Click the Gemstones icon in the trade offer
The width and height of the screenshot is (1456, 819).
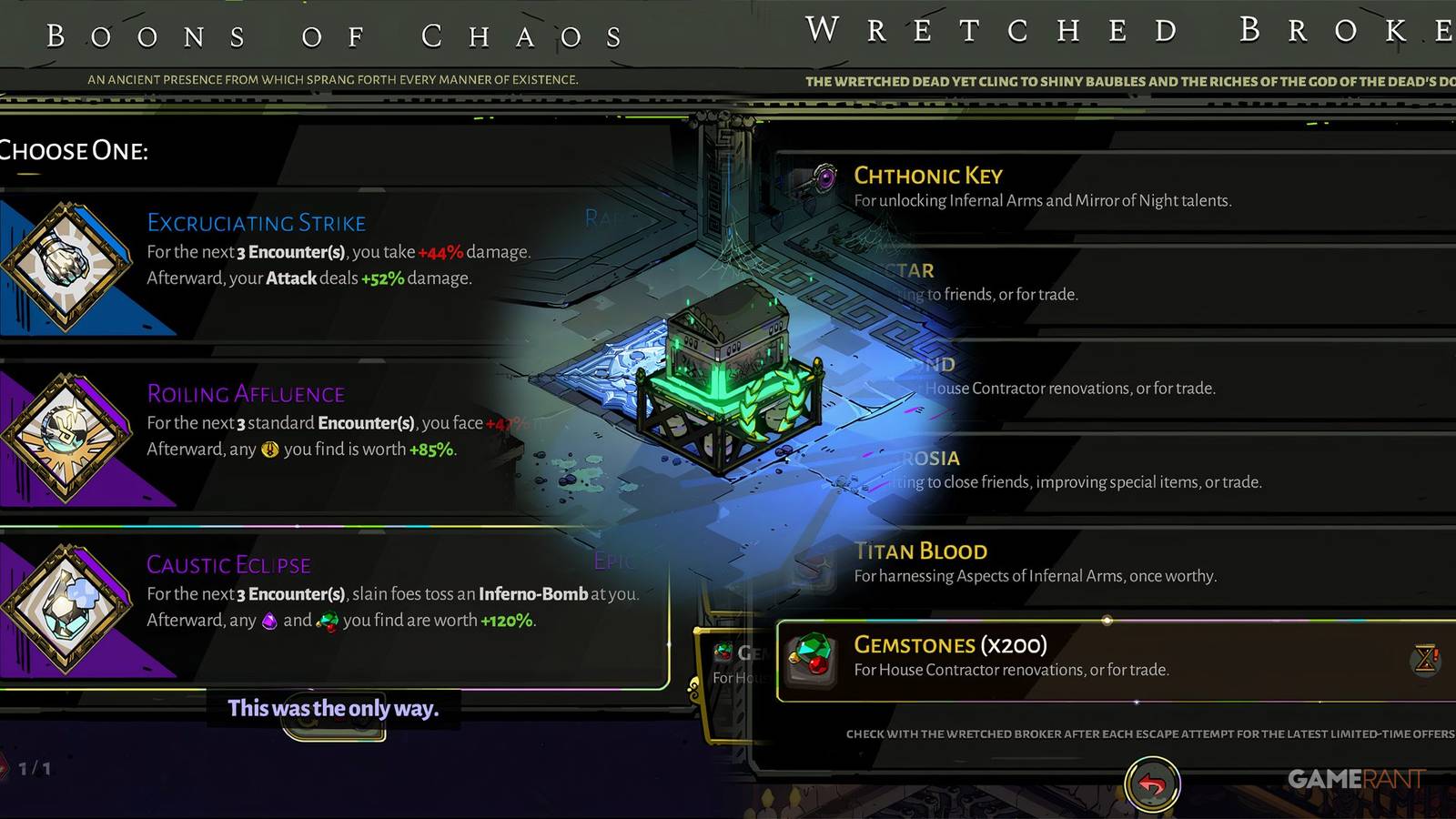pyautogui.click(x=813, y=659)
